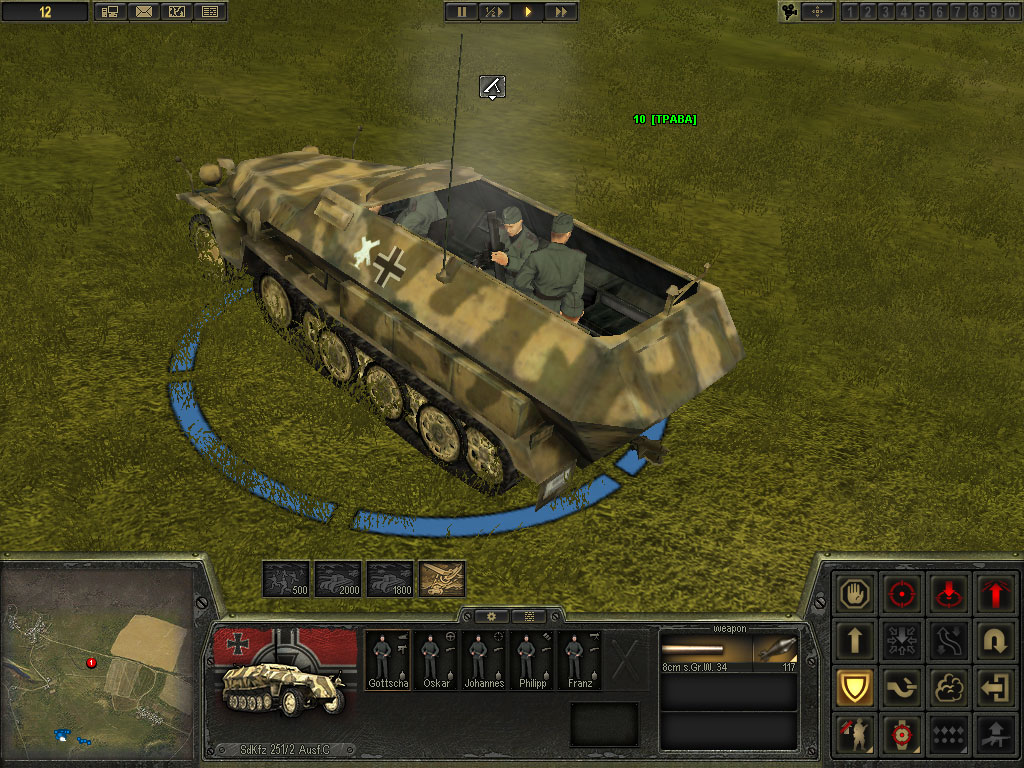Image resolution: width=1024 pixels, height=768 pixels.
Task: Order the crew to exit the vehicle
Action: point(993,688)
